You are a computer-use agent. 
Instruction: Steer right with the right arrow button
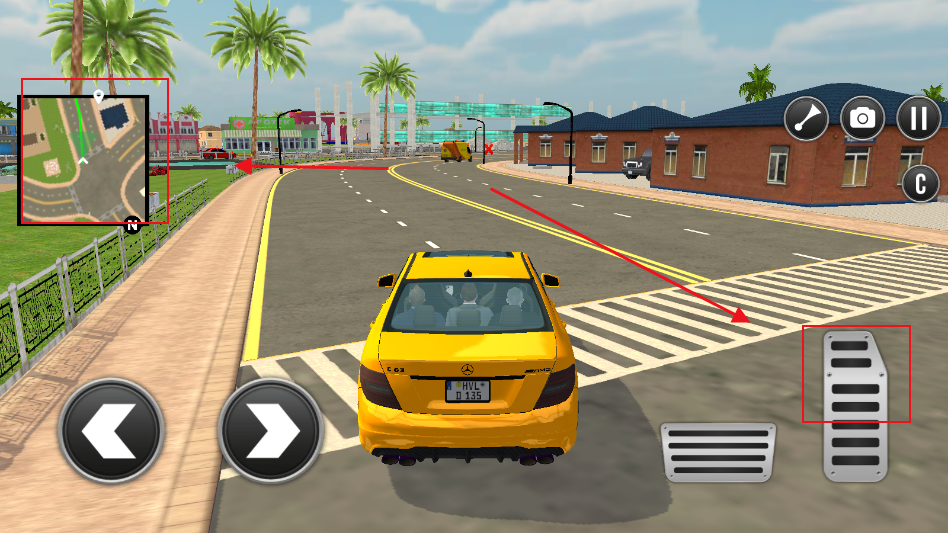269,431
